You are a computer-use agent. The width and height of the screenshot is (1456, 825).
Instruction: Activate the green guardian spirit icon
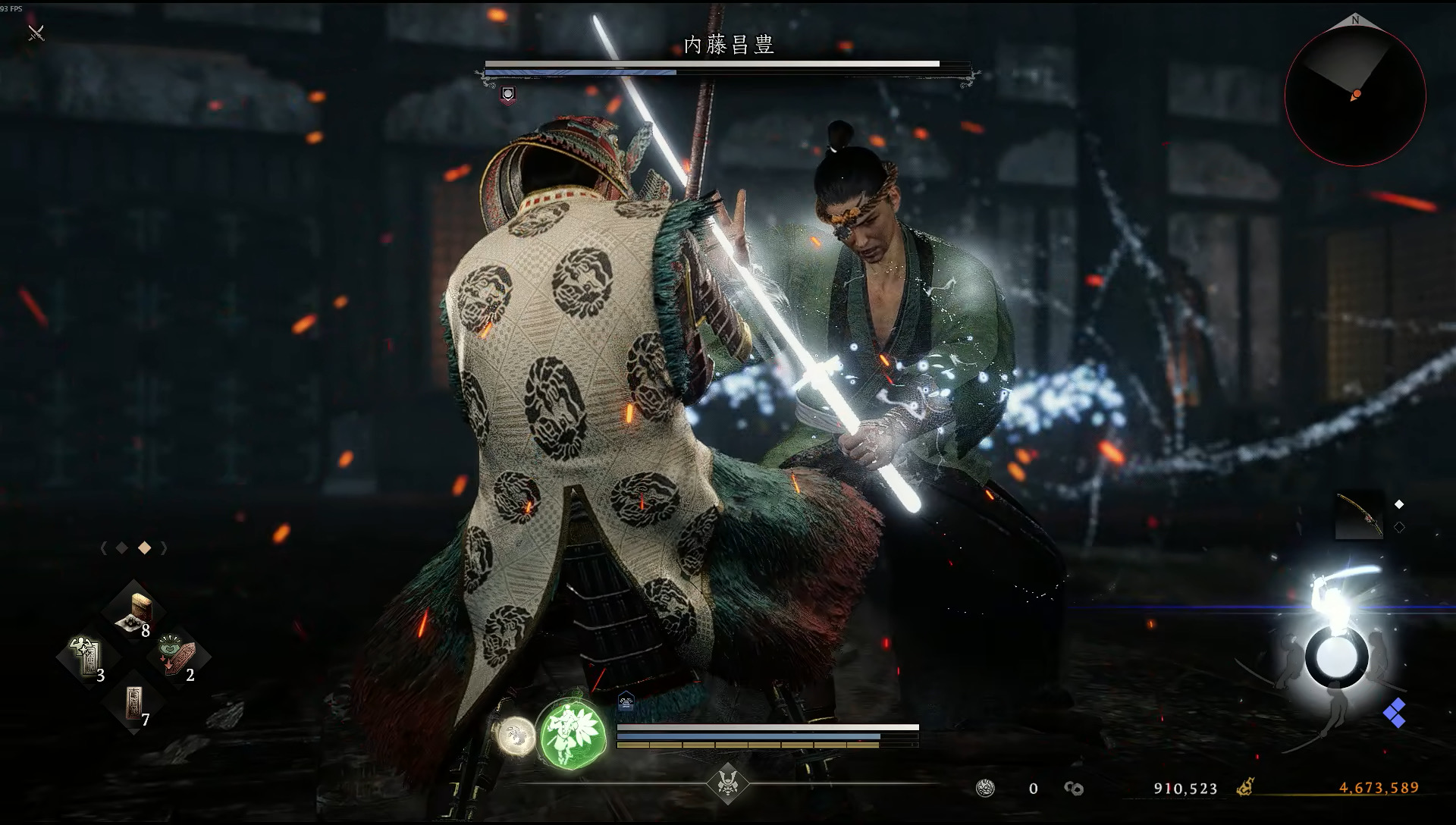pos(572,733)
